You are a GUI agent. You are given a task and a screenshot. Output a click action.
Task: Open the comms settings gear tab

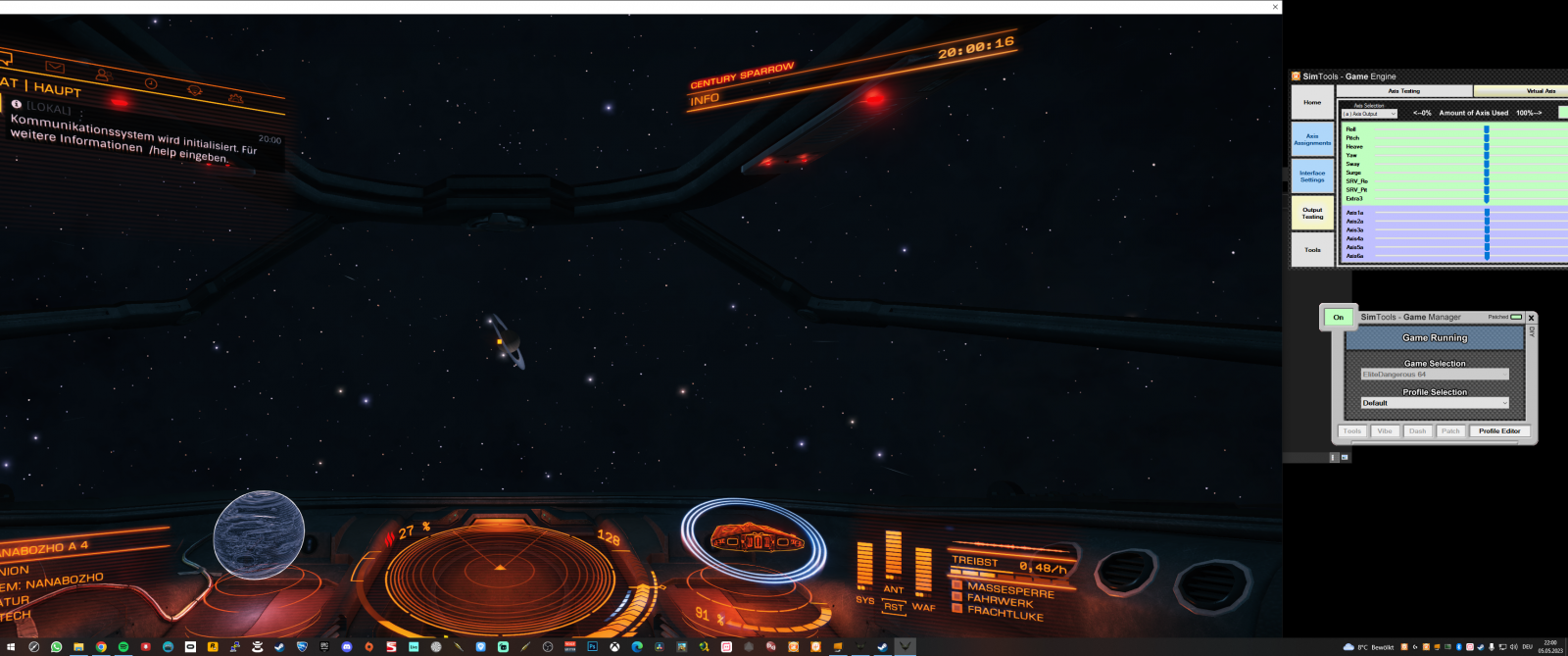[236, 98]
